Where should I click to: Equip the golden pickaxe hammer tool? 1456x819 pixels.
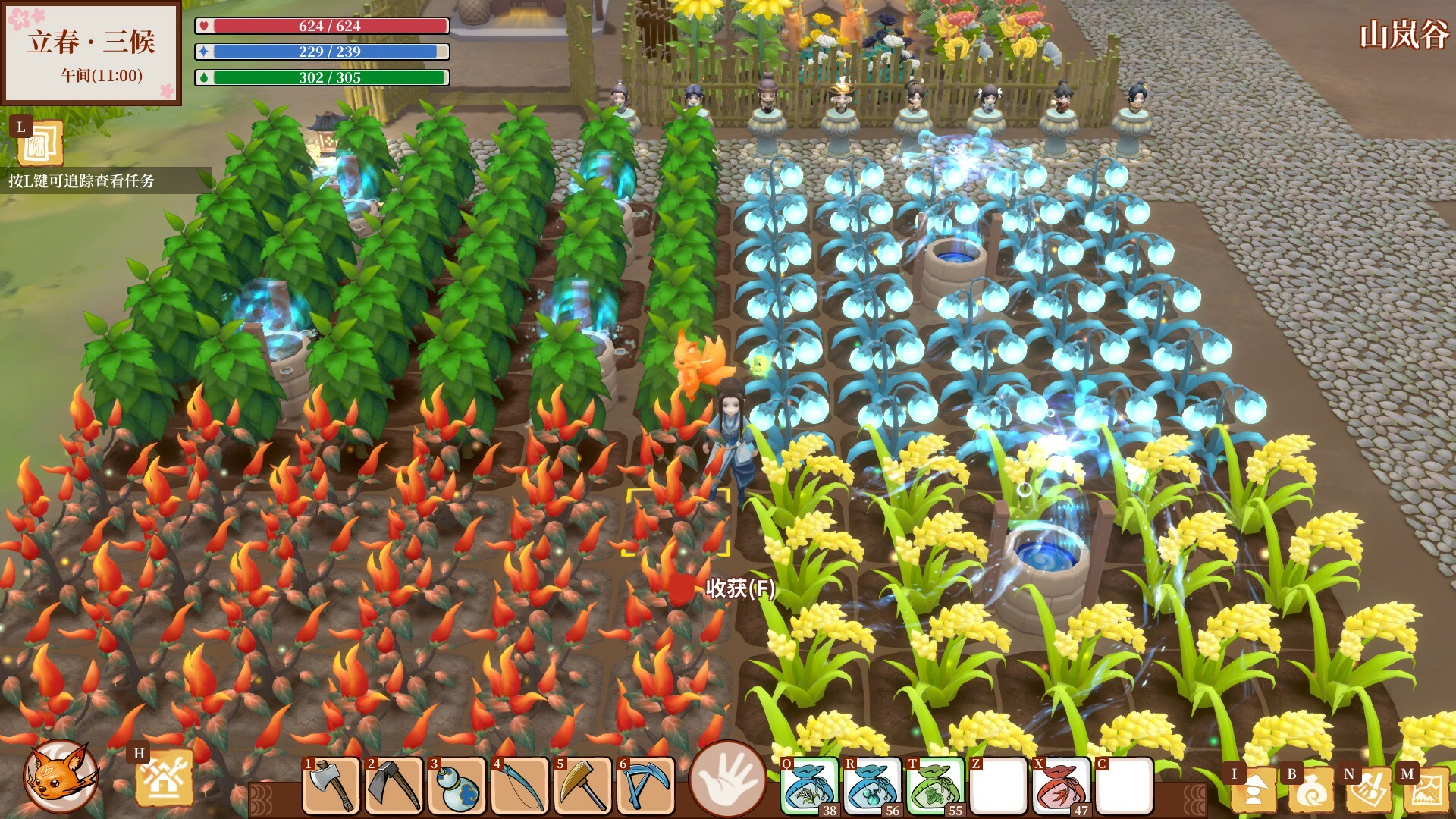click(583, 786)
